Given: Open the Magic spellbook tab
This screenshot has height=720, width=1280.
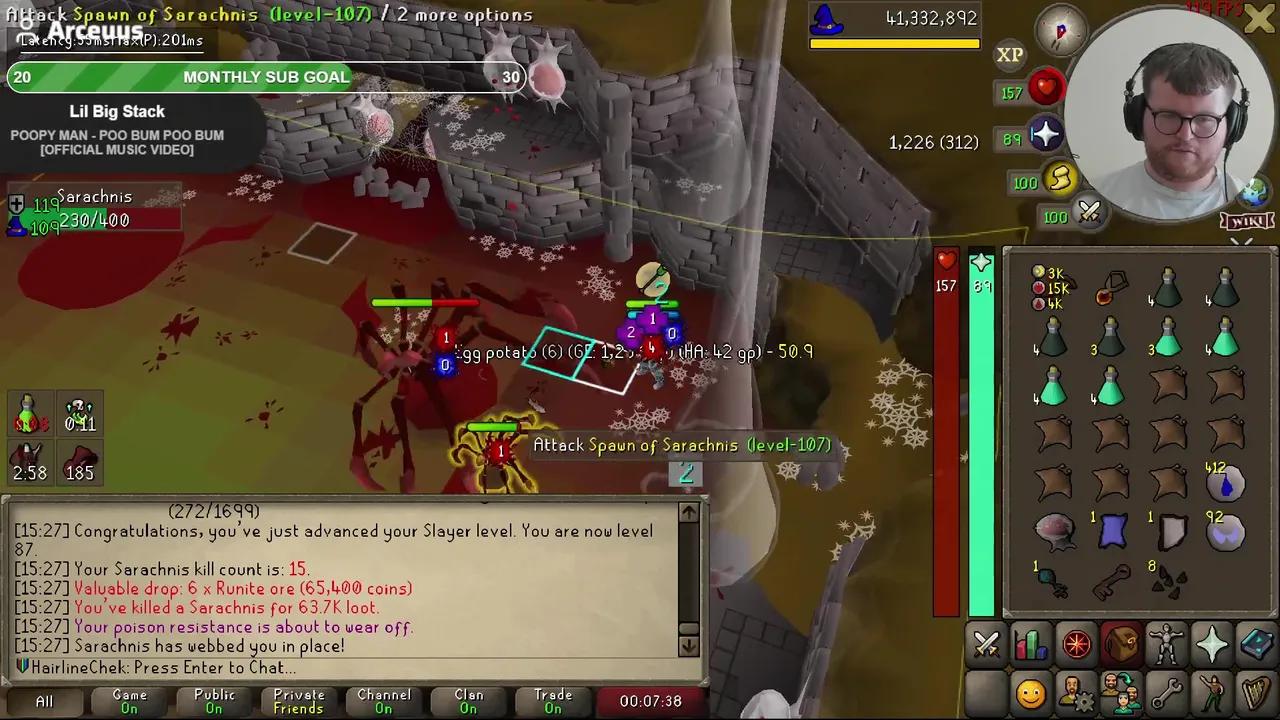Looking at the screenshot, I should pos(1257,643).
